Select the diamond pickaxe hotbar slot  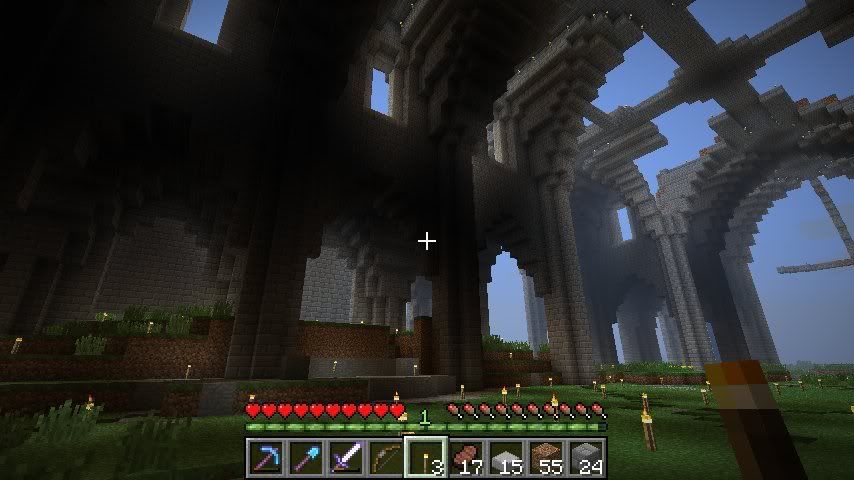[x=265, y=458]
